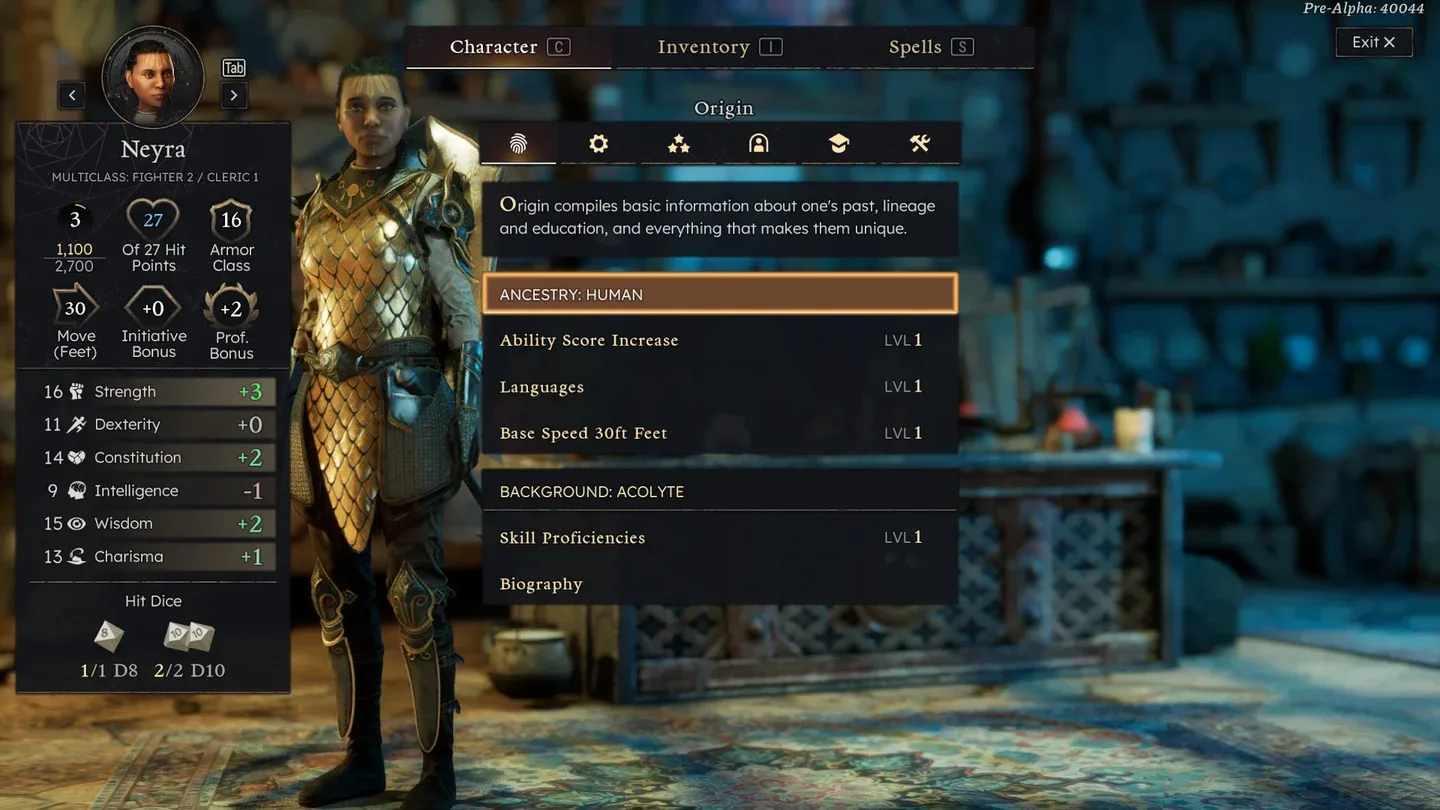This screenshot has width=1440, height=810.
Task: Open the gear icon in Origin tabs
Action: pyautogui.click(x=598, y=143)
